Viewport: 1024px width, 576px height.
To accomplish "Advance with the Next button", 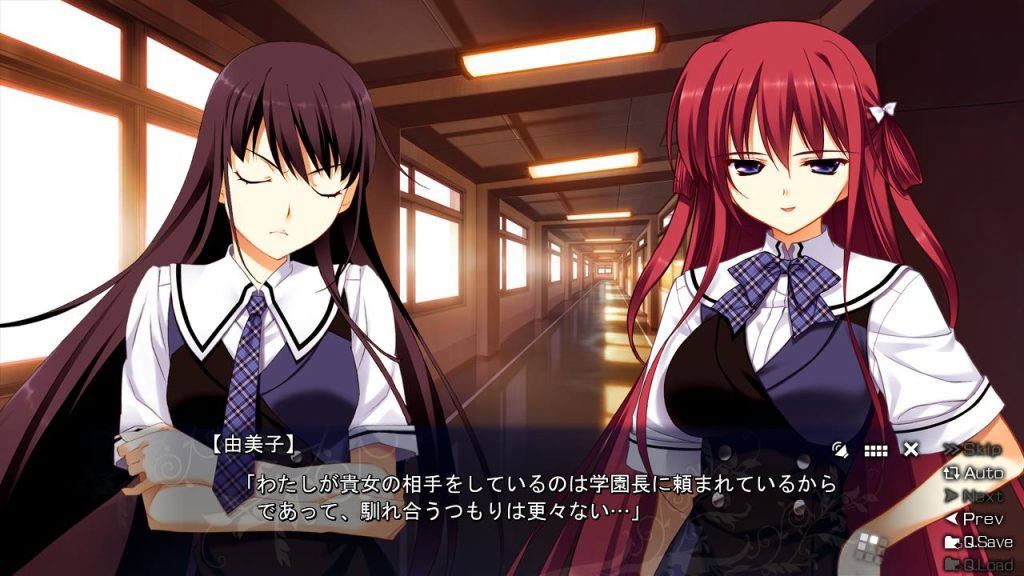I will 973,495.
